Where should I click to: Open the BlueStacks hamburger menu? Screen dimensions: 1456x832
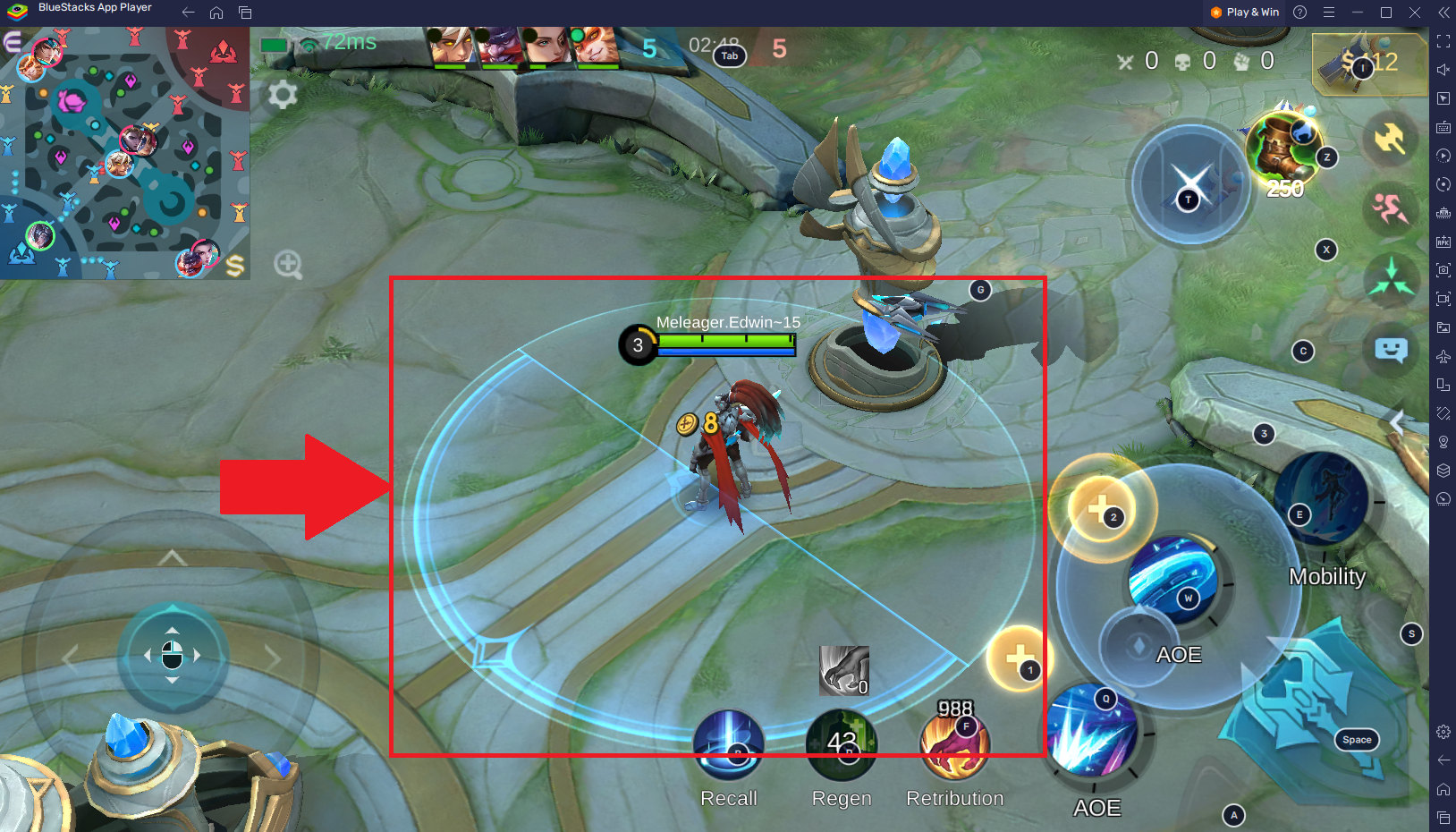pyautogui.click(x=1328, y=13)
